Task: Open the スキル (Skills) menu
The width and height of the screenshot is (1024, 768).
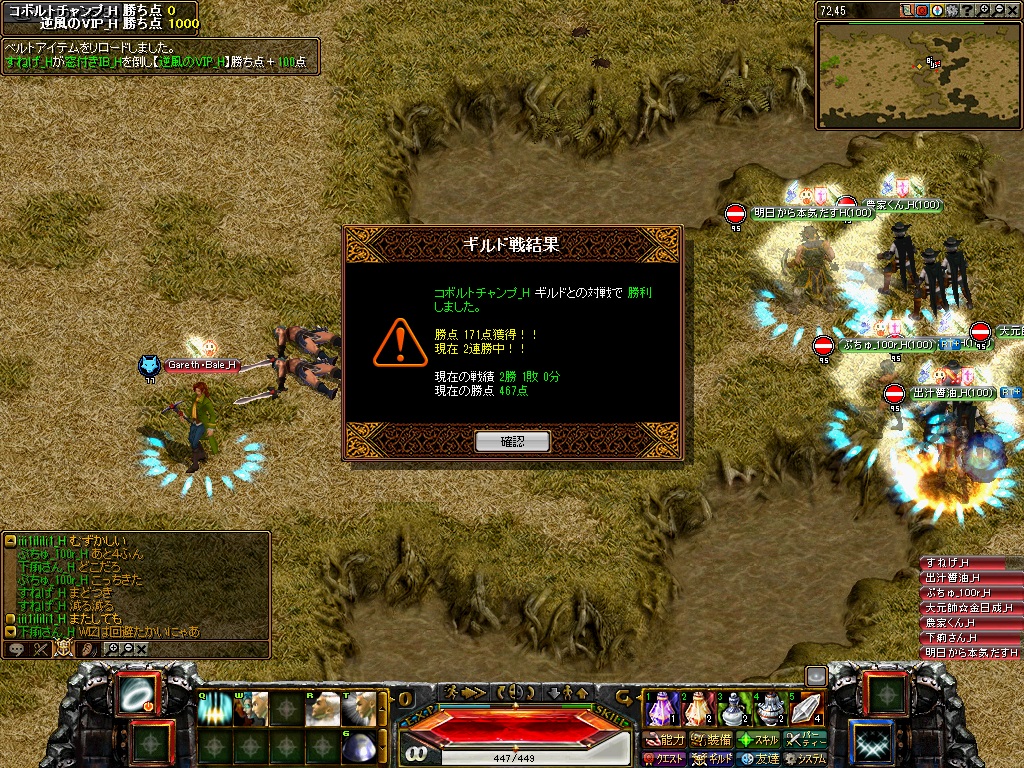Action: click(x=759, y=740)
